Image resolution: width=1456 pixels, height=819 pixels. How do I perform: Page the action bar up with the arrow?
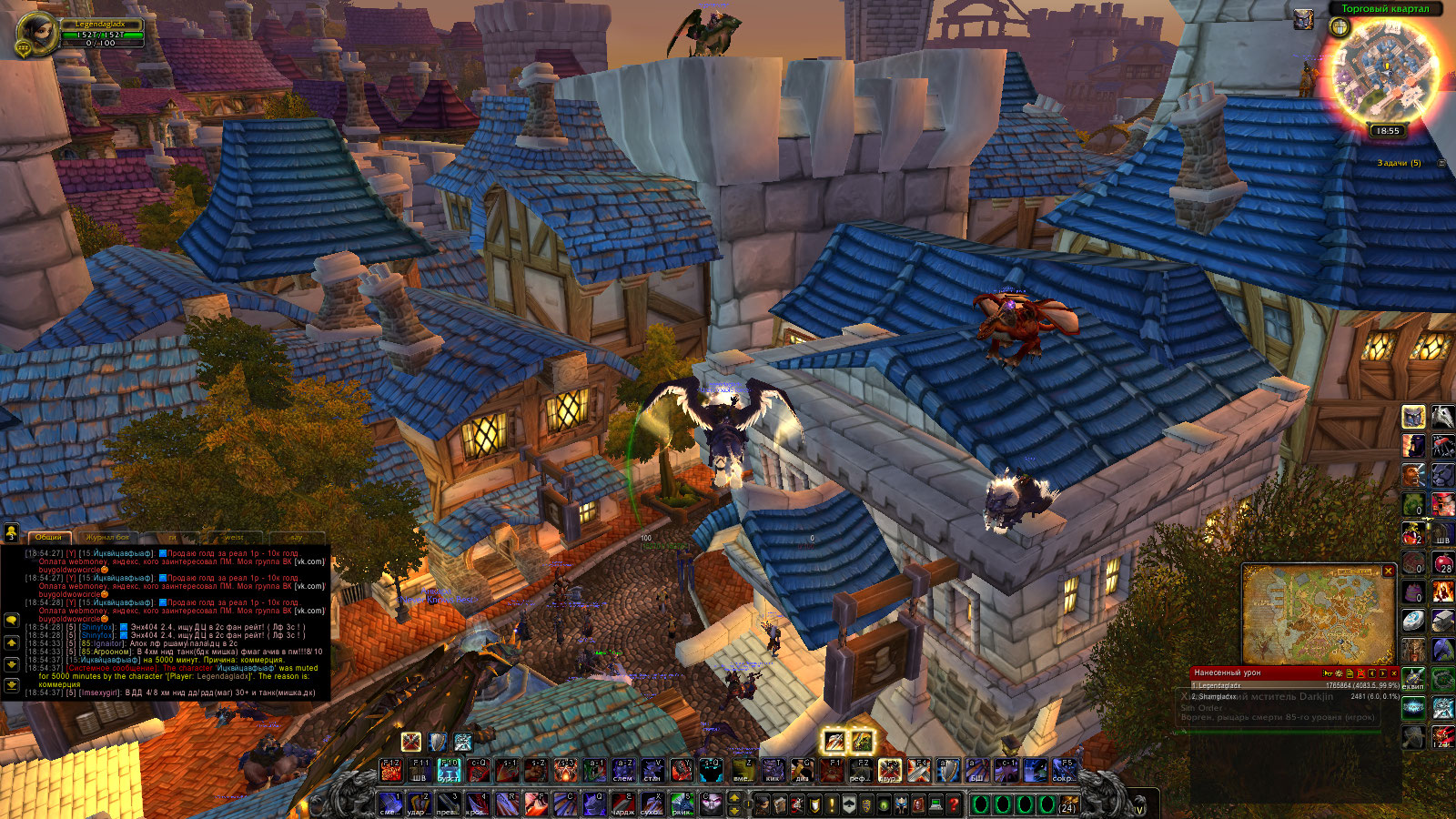(734, 798)
